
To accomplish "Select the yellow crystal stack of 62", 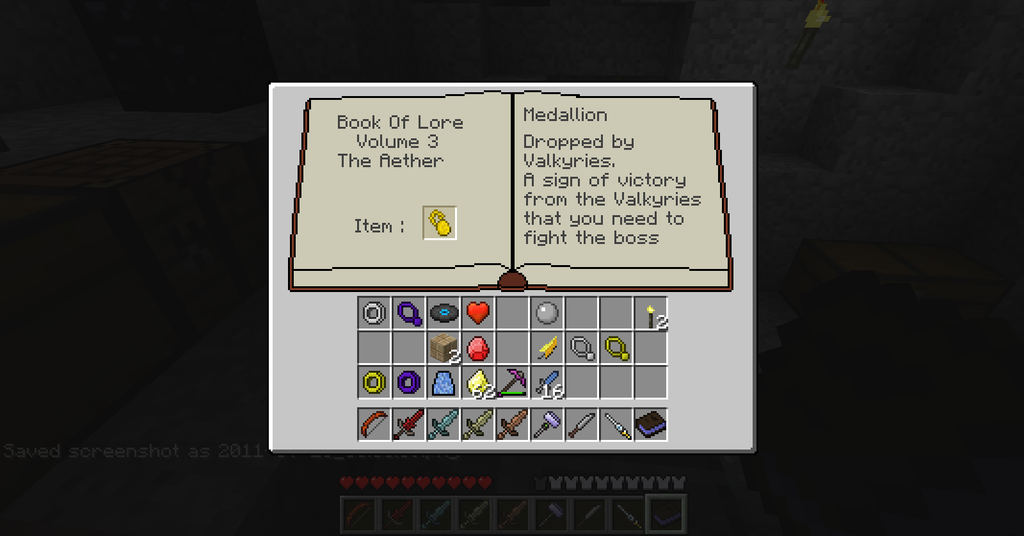I will pyautogui.click(x=478, y=382).
